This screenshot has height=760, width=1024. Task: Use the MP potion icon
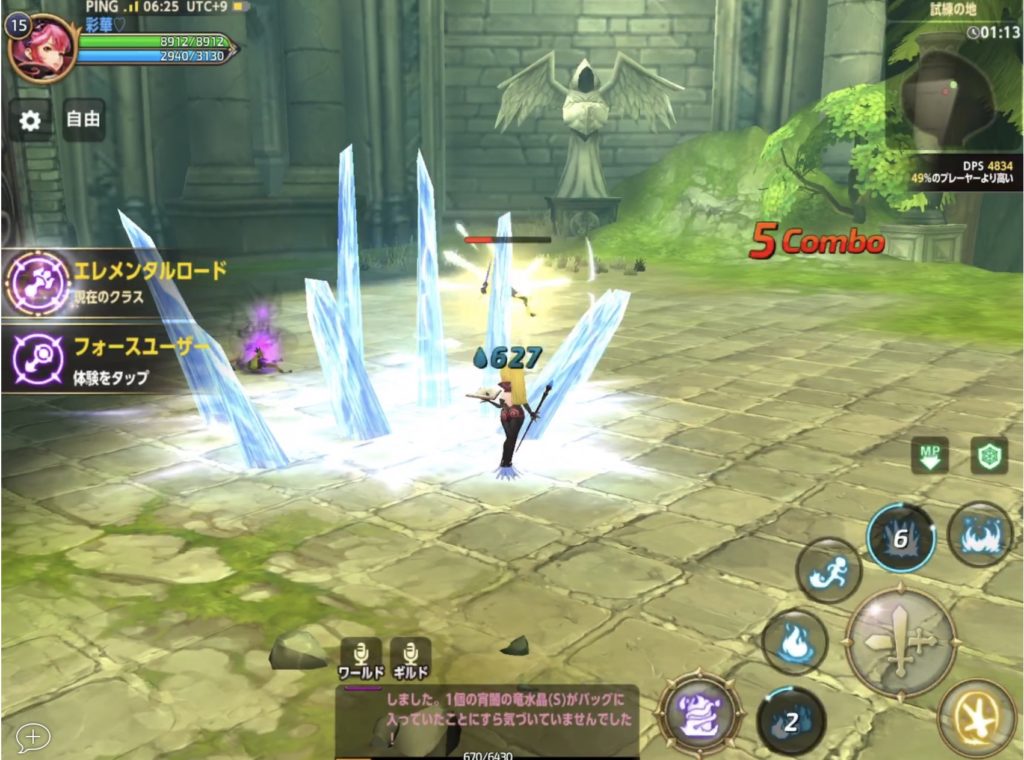click(x=930, y=456)
